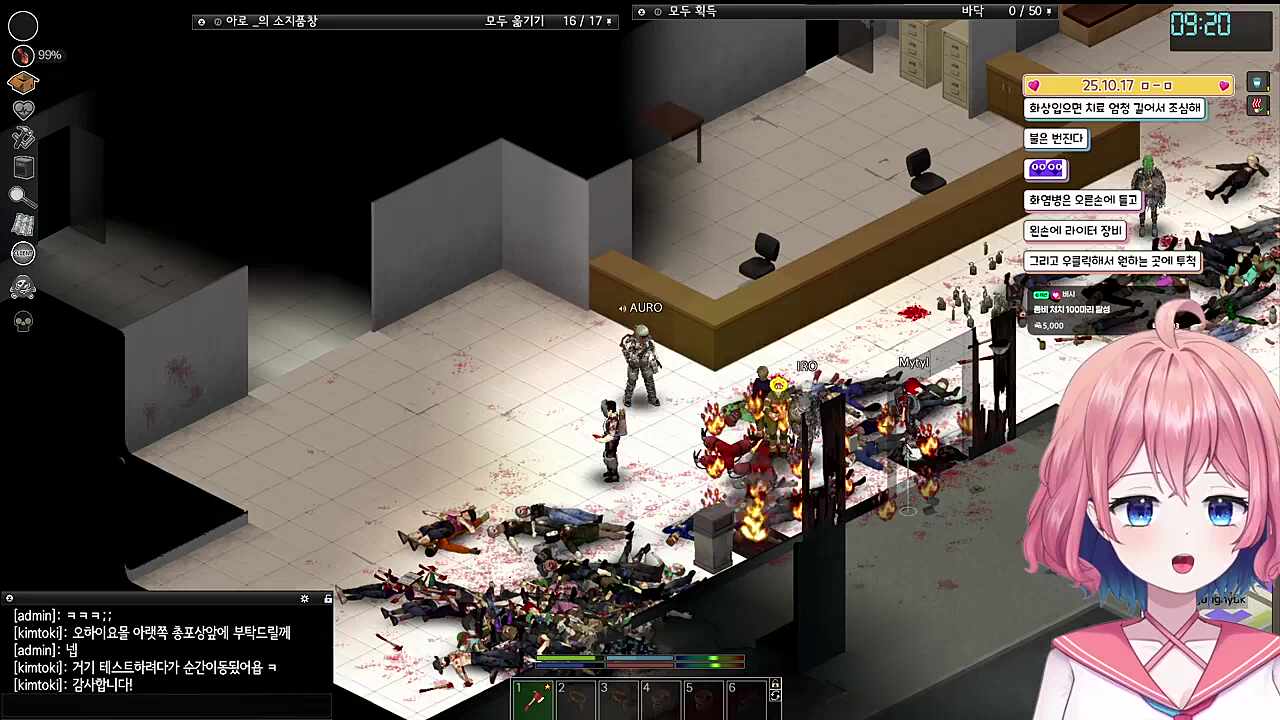Open the skull and crossbones panel

(23, 288)
